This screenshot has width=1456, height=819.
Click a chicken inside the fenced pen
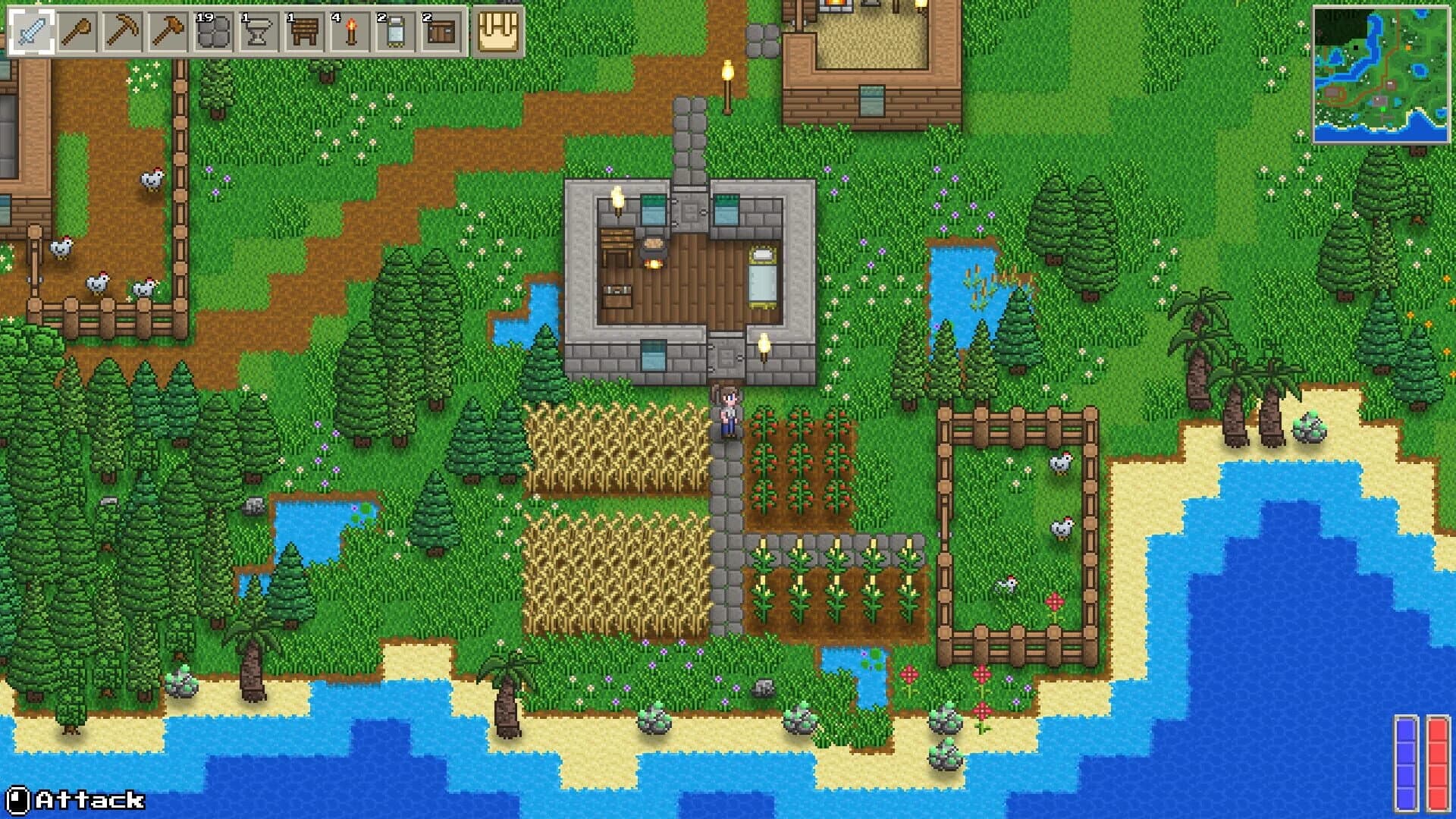coord(1062,463)
